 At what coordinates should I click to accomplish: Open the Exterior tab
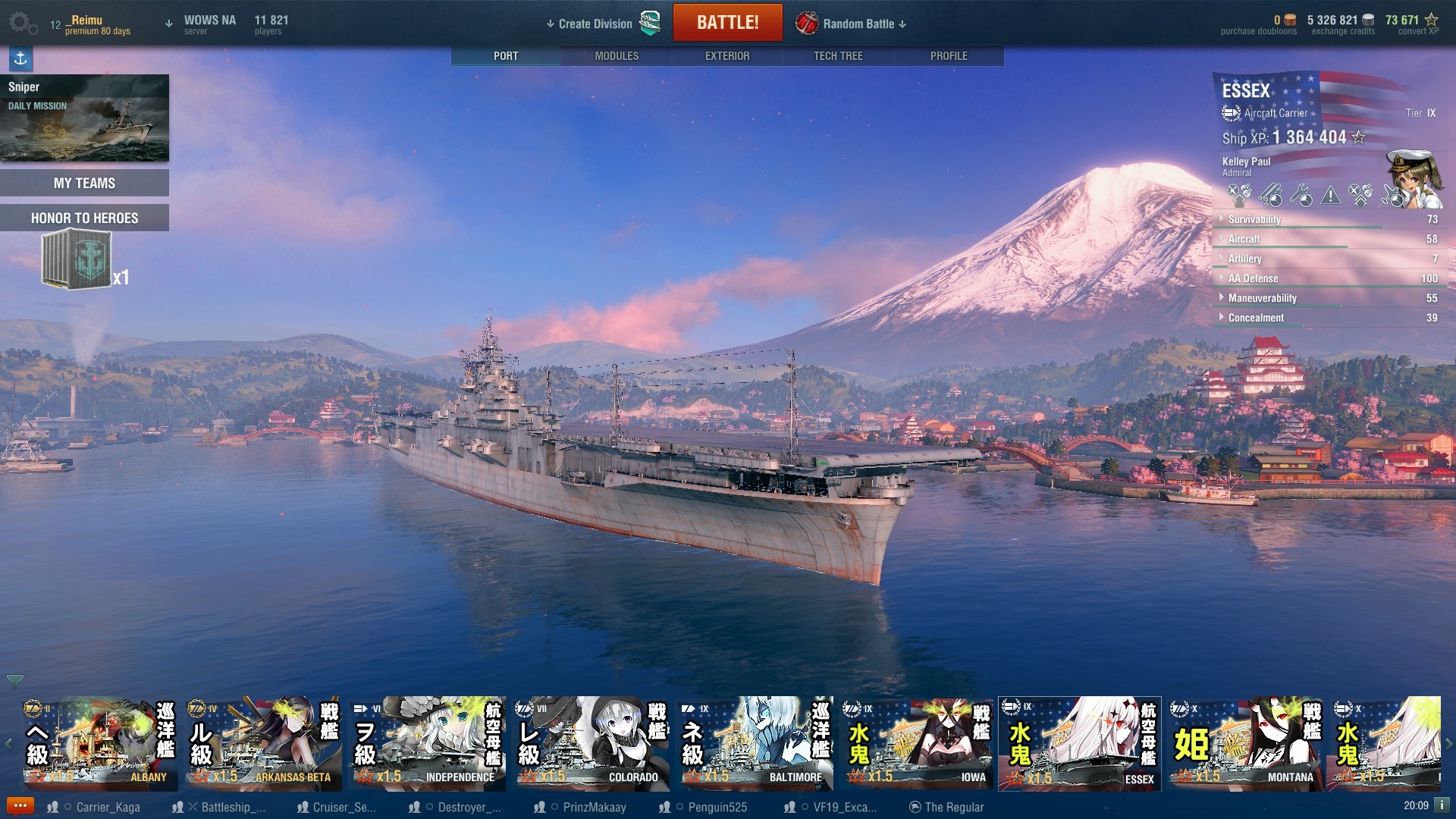coord(726,56)
